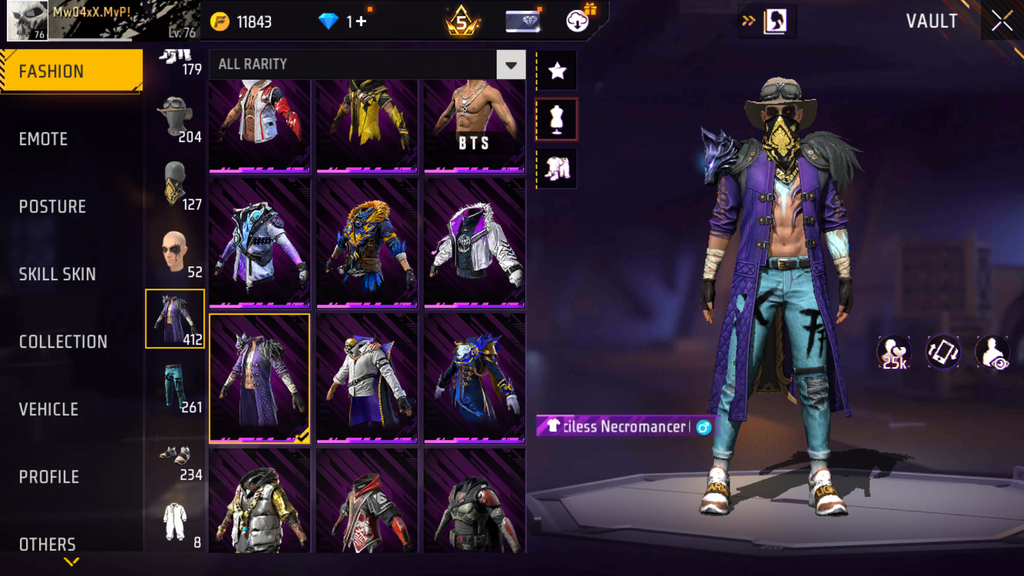Pick the pants subcategory with 261 items

point(176,387)
